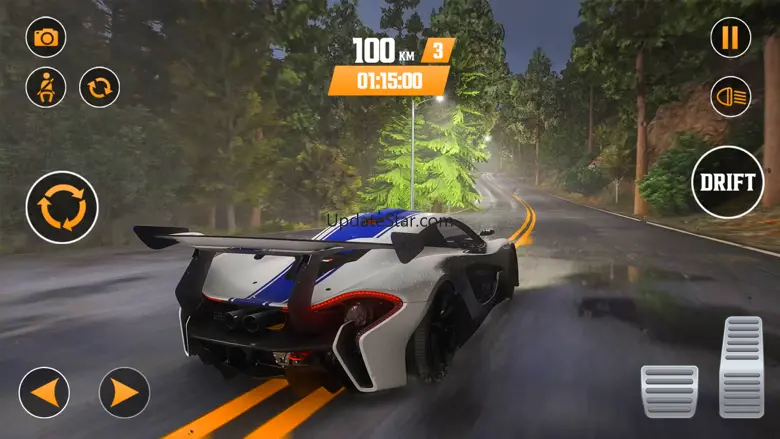Toggle the seatbelt driver icon

click(46, 88)
